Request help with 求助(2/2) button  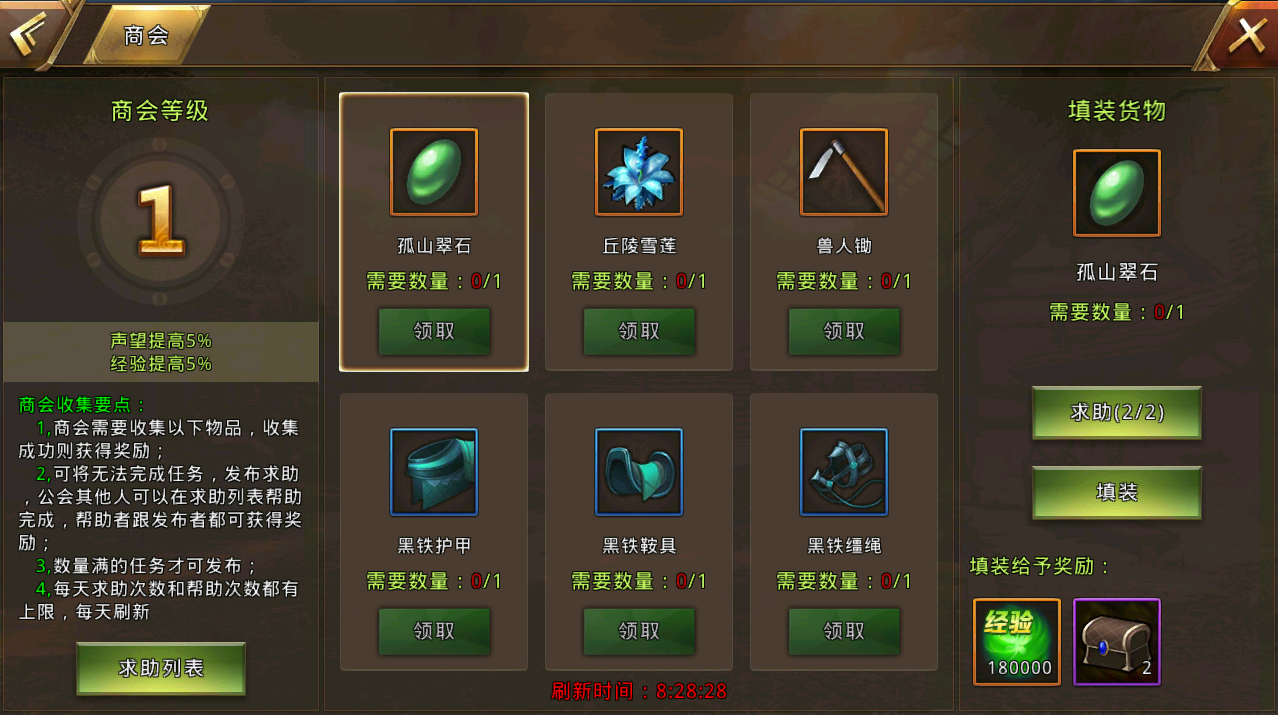1117,412
